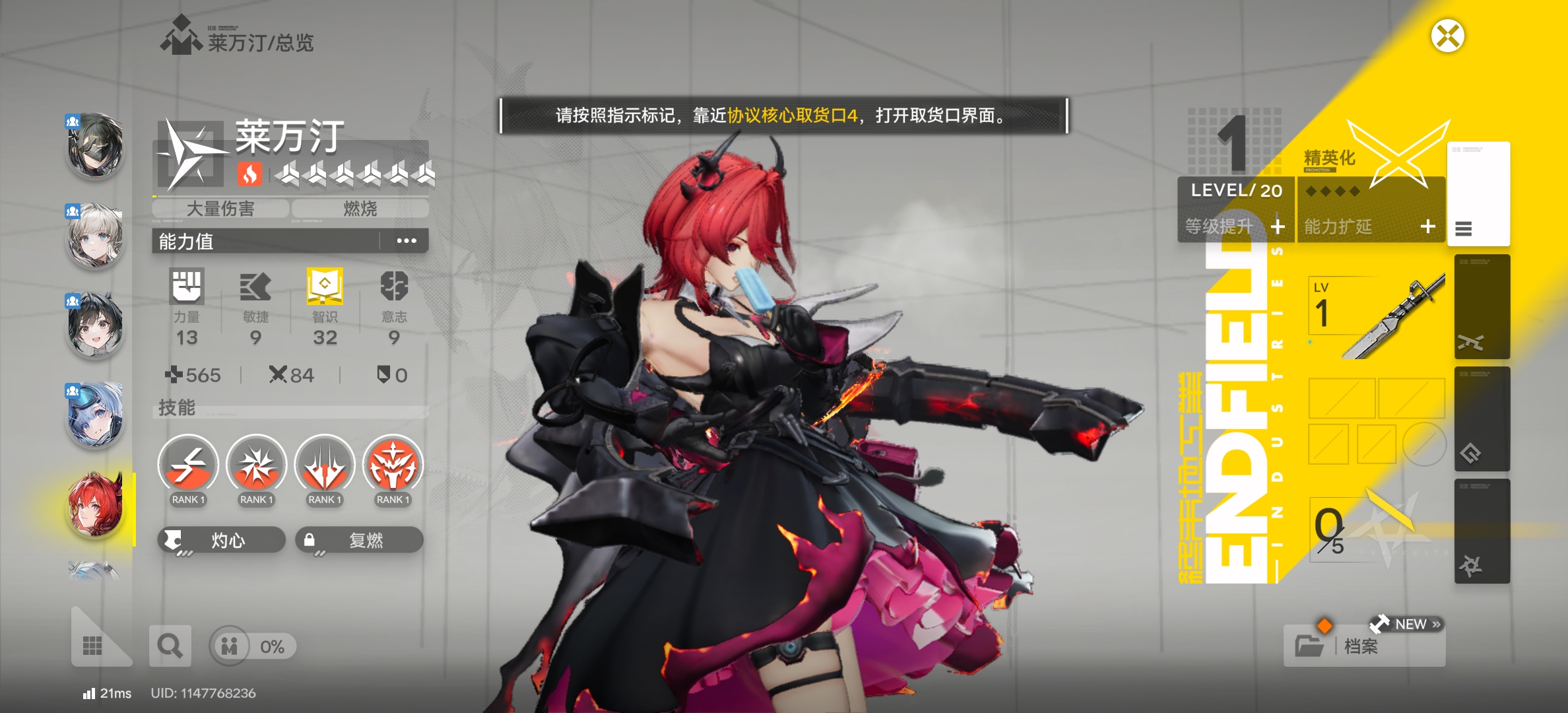
Task: Open the 档案 archive folder button
Action: (x=1363, y=645)
